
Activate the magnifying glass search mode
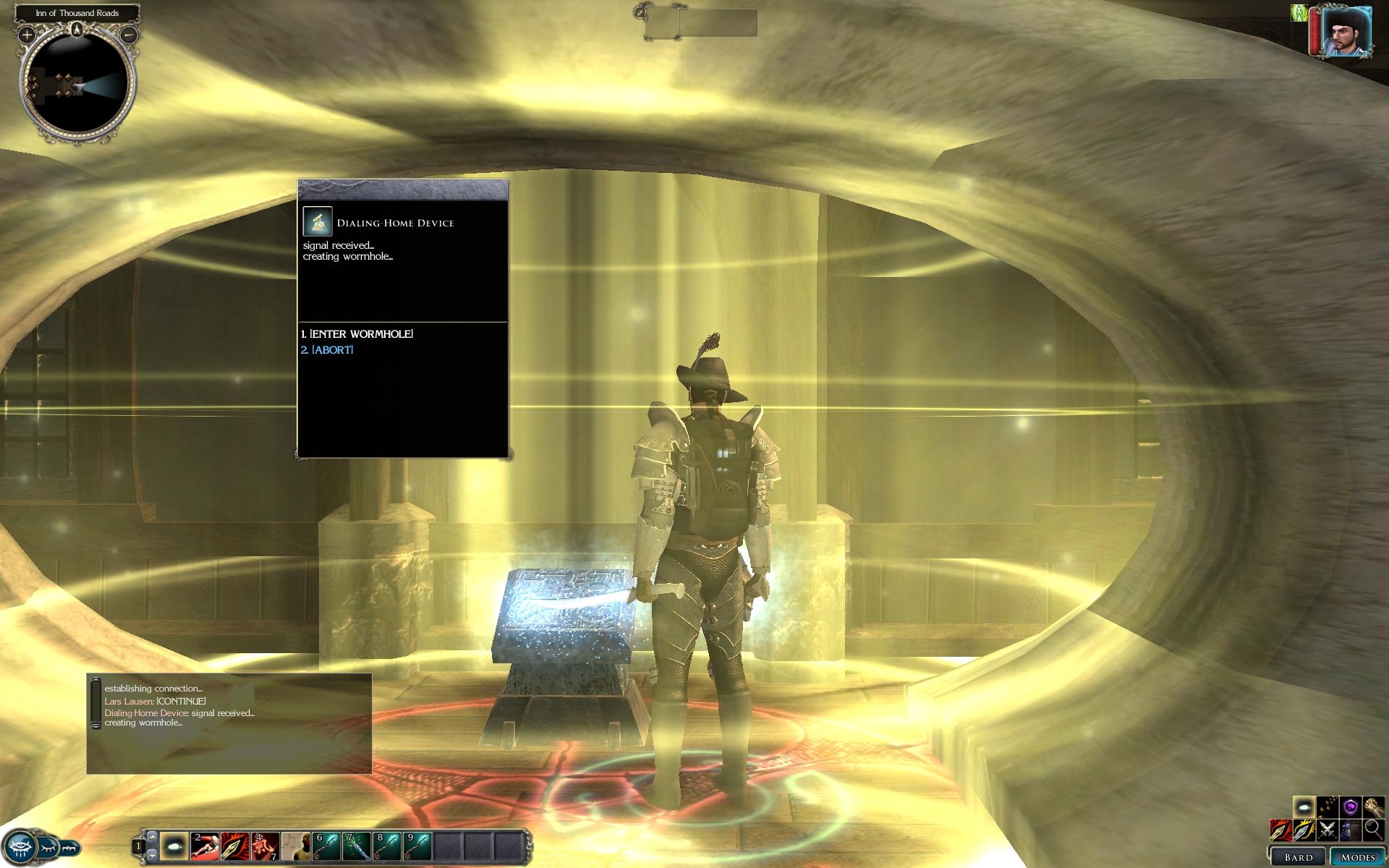[x=1372, y=830]
